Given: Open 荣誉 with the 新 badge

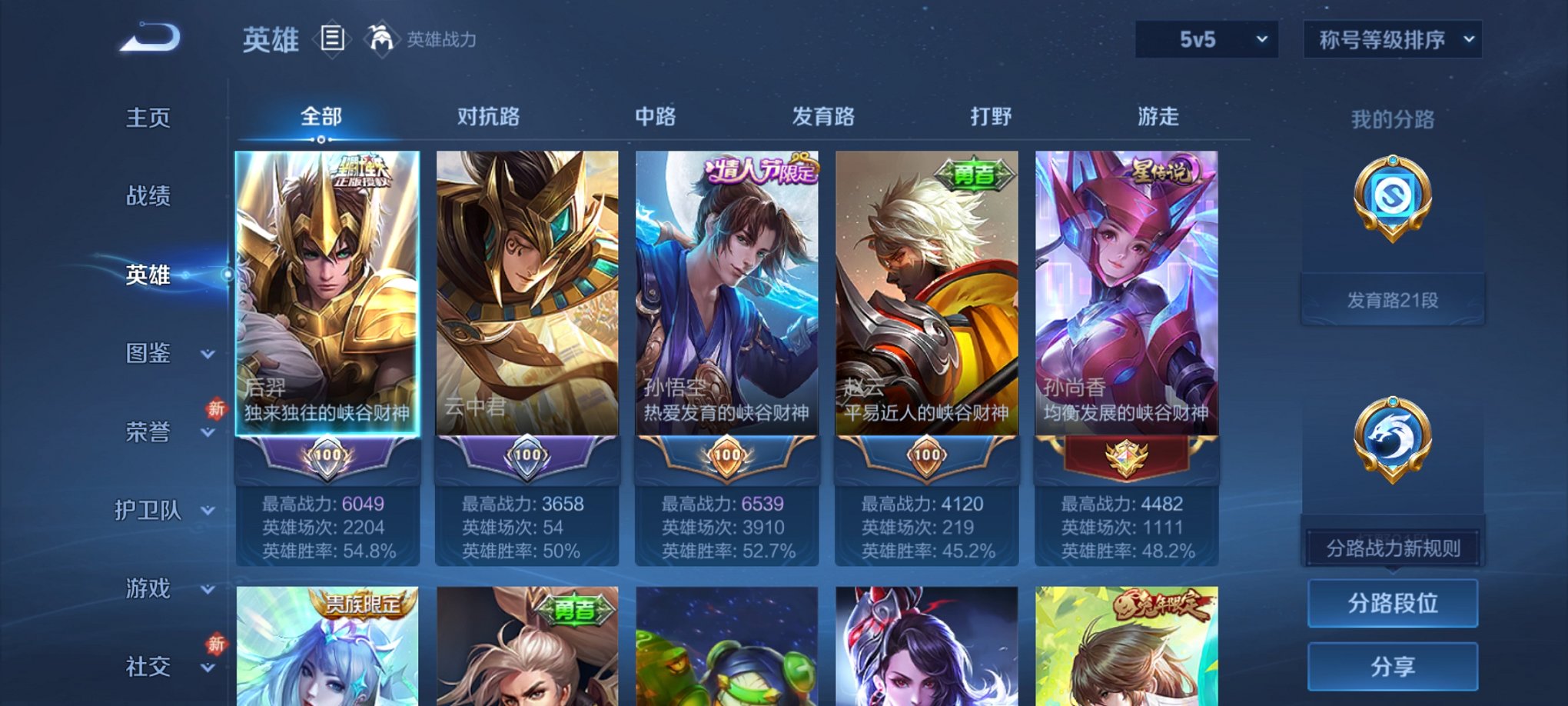Looking at the screenshot, I should click(148, 433).
